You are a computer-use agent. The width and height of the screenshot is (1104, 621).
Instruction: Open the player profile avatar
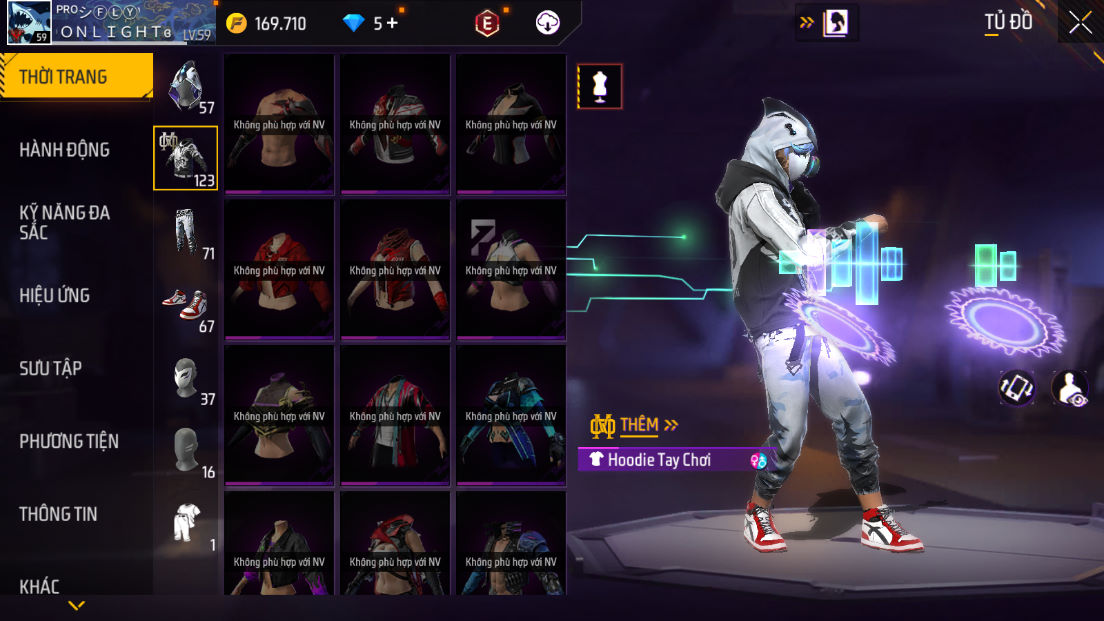coord(28,22)
